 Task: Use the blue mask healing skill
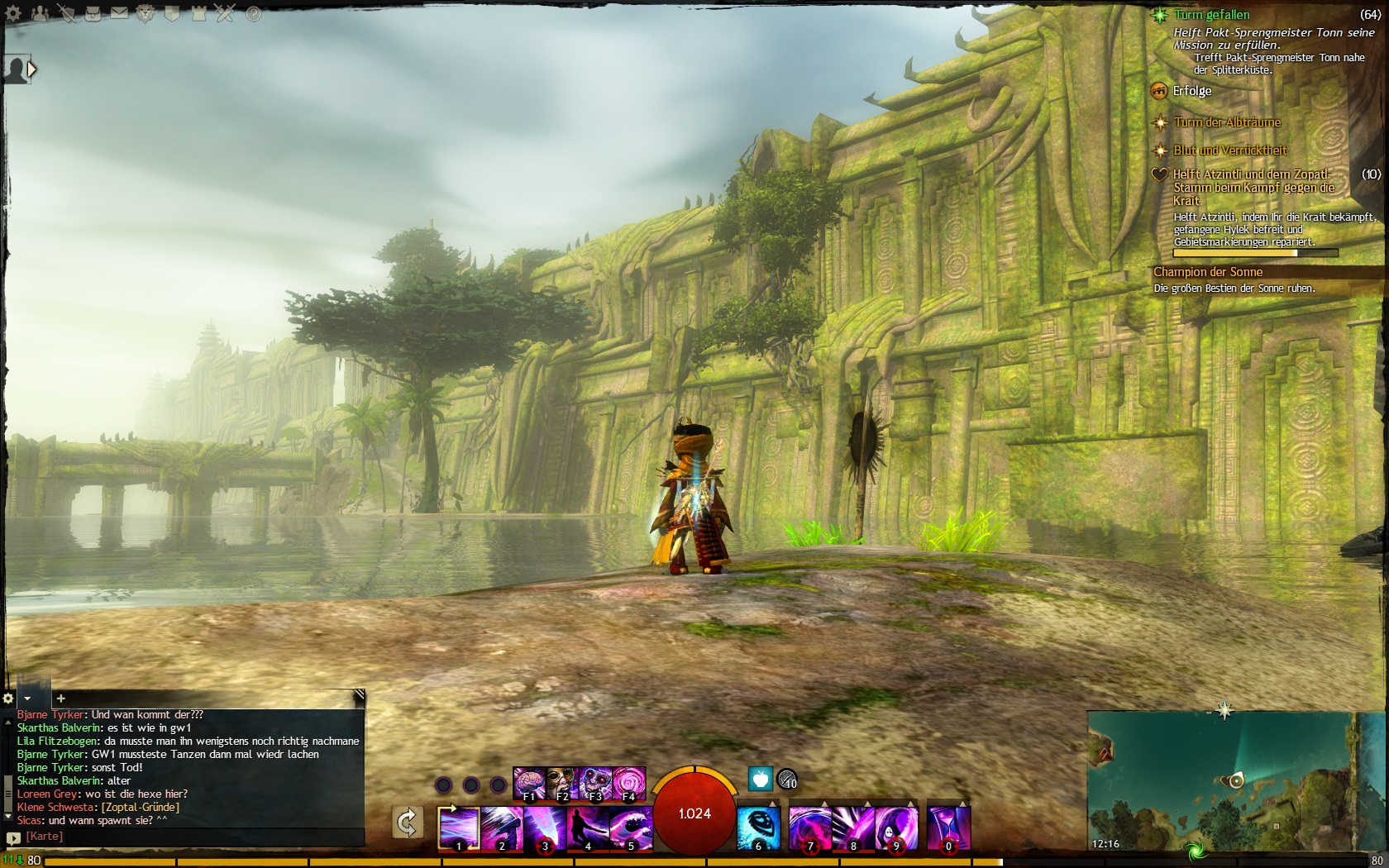pyautogui.click(x=758, y=828)
